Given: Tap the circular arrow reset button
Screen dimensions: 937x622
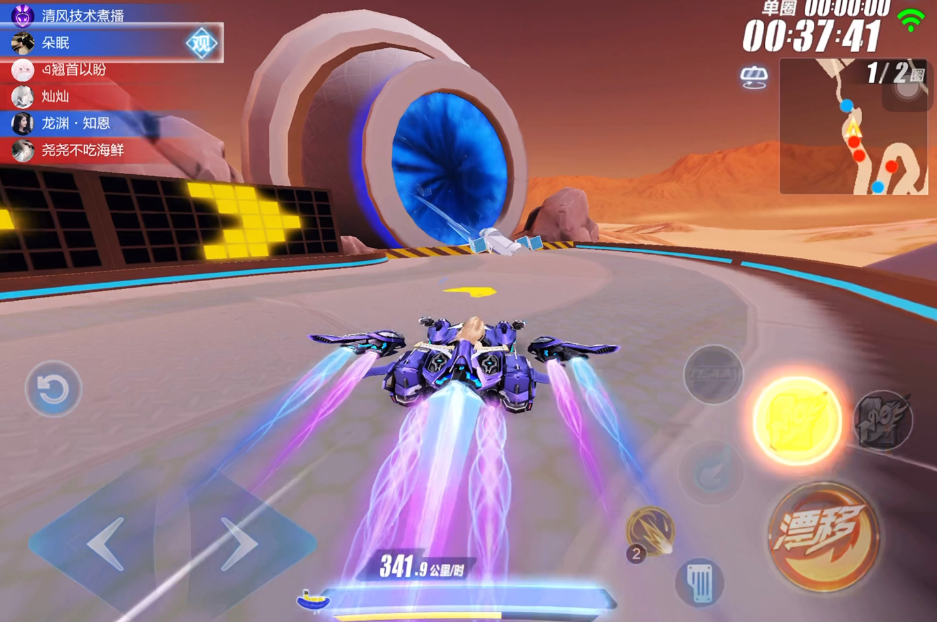Looking at the screenshot, I should pyautogui.click(x=53, y=389).
